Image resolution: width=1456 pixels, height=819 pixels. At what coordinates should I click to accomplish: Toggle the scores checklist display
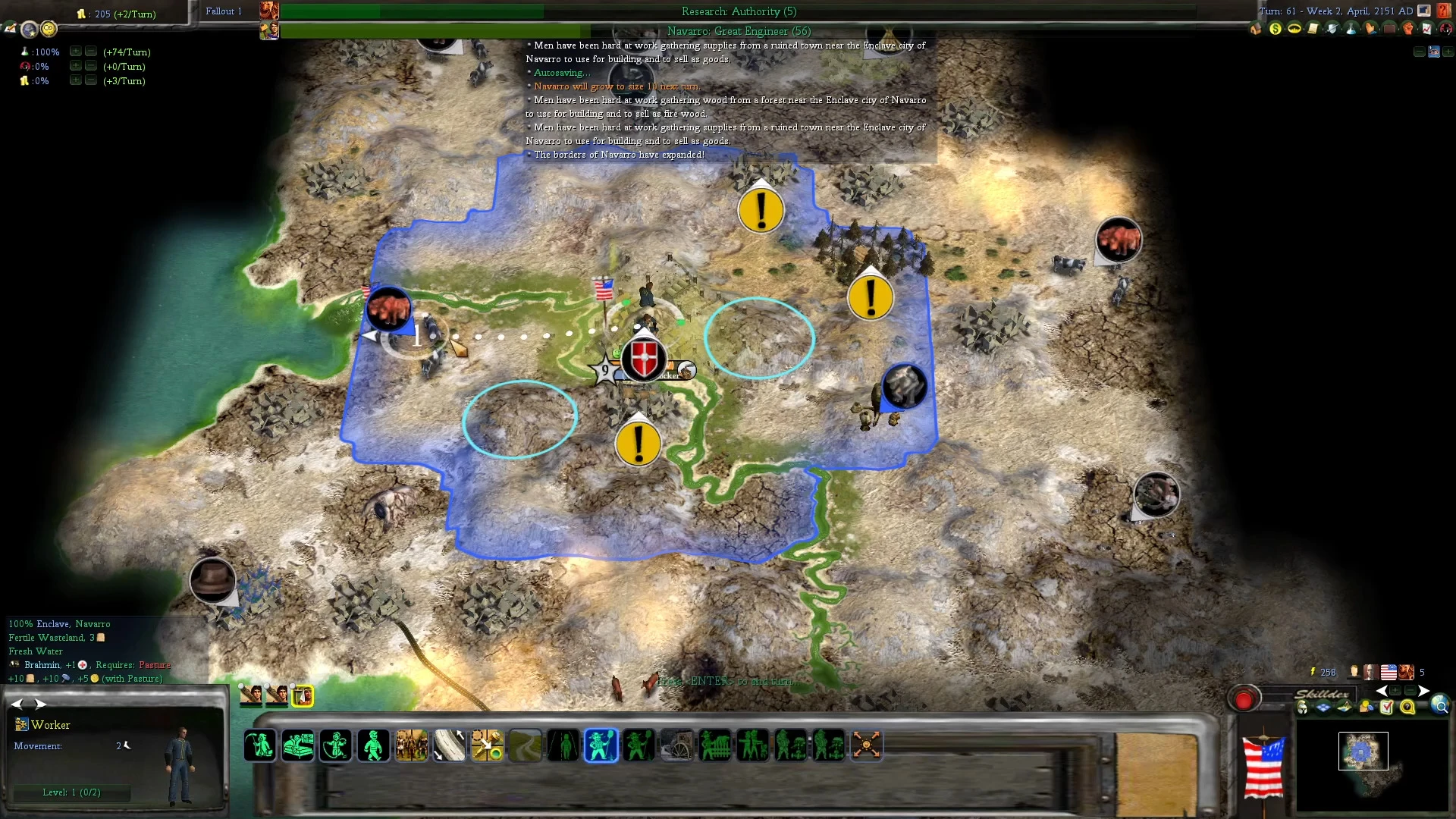(1387, 708)
